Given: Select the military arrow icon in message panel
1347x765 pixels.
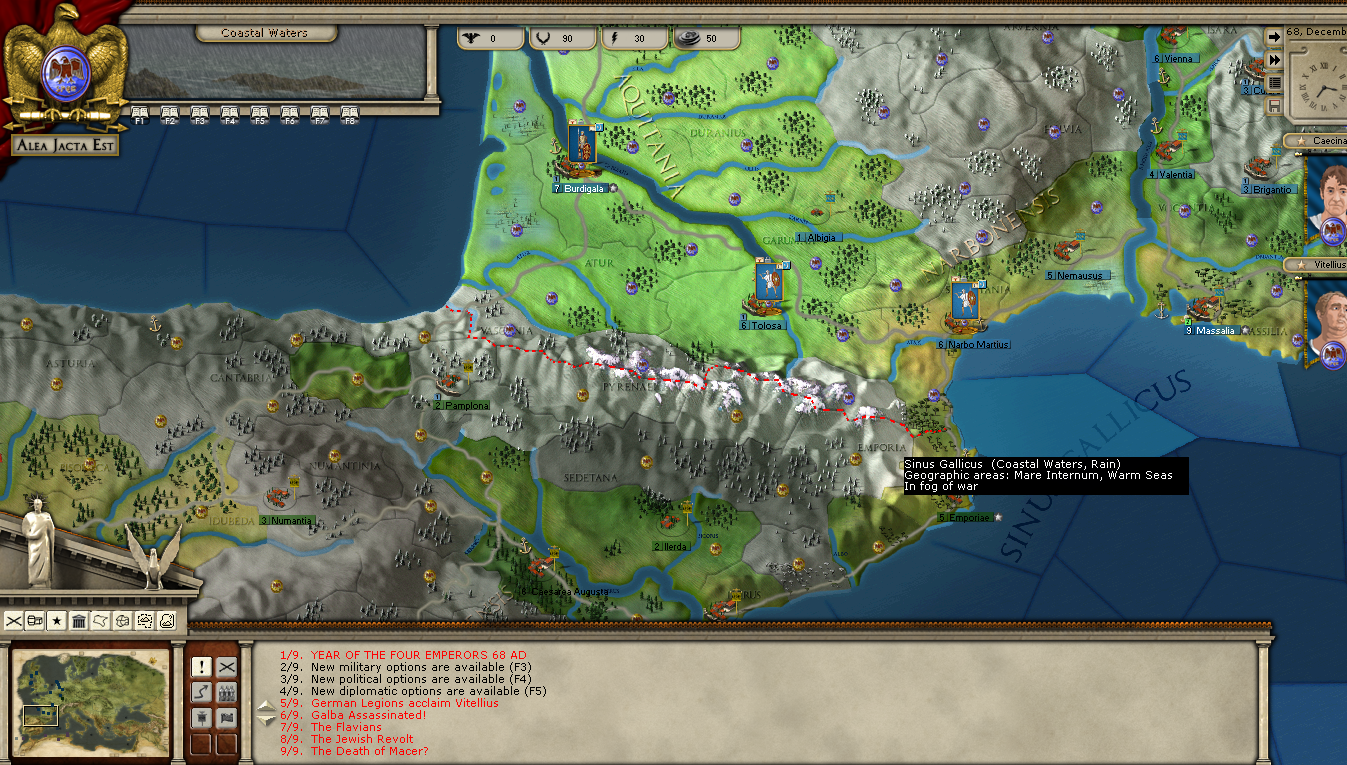Looking at the screenshot, I should [x=202, y=692].
